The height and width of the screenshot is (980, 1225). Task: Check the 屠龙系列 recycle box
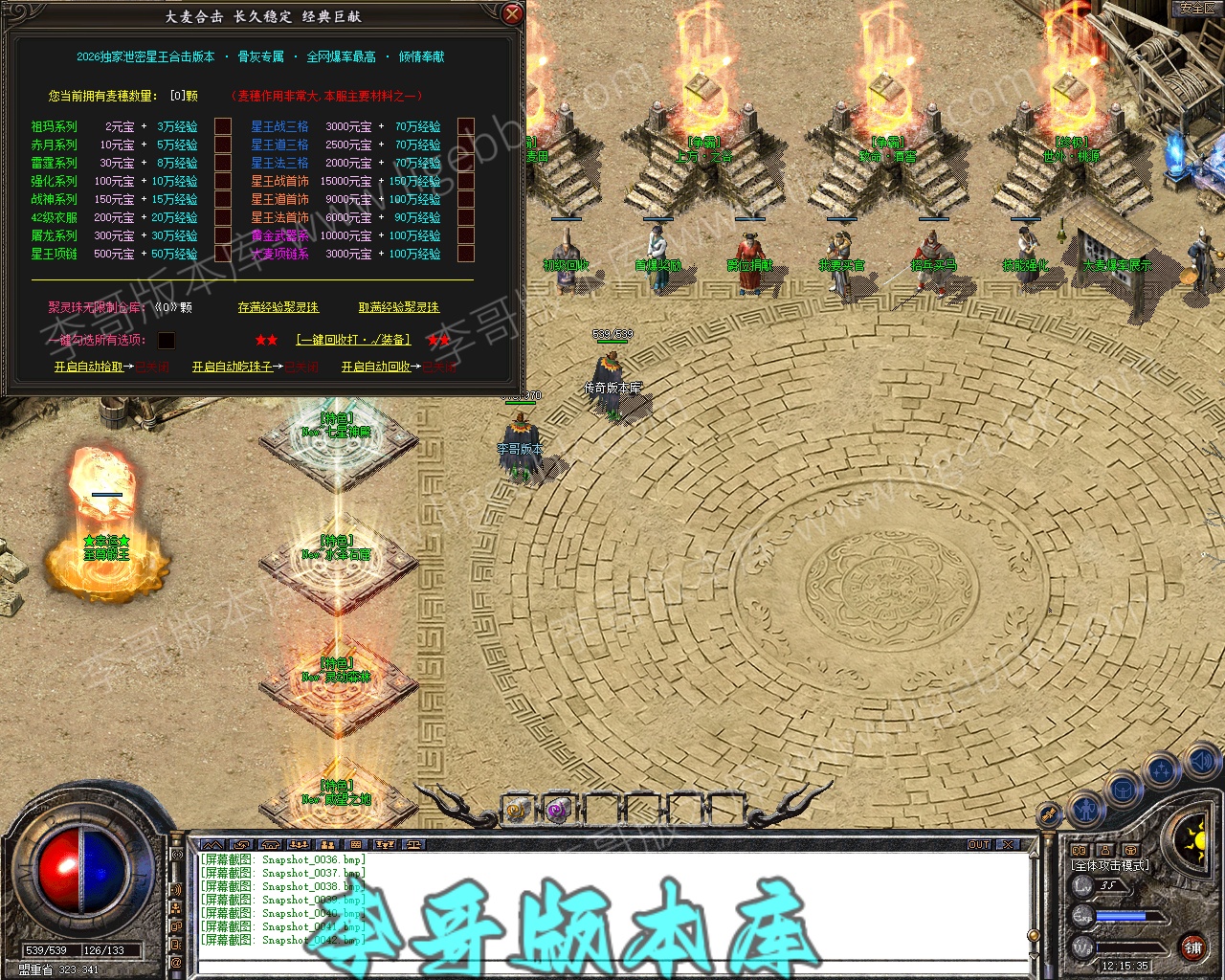[223, 235]
